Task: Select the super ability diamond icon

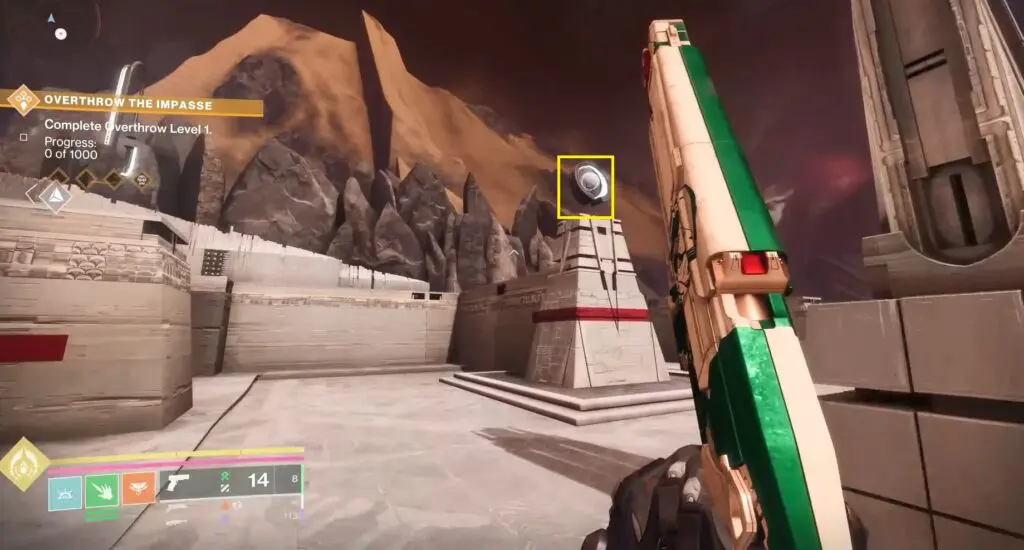Action: pos(23,465)
